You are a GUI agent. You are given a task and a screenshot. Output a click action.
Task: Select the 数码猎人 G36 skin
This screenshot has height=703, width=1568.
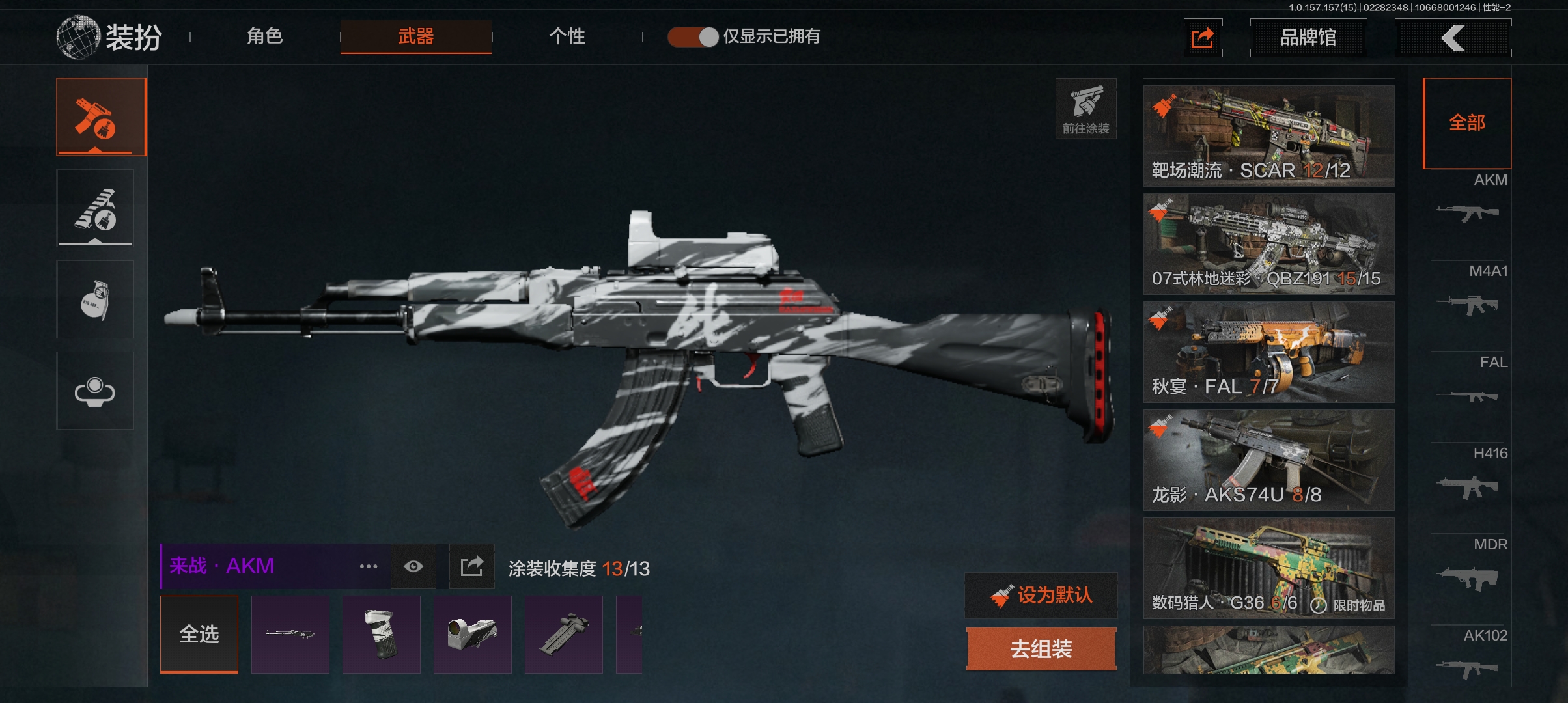click(x=1268, y=568)
